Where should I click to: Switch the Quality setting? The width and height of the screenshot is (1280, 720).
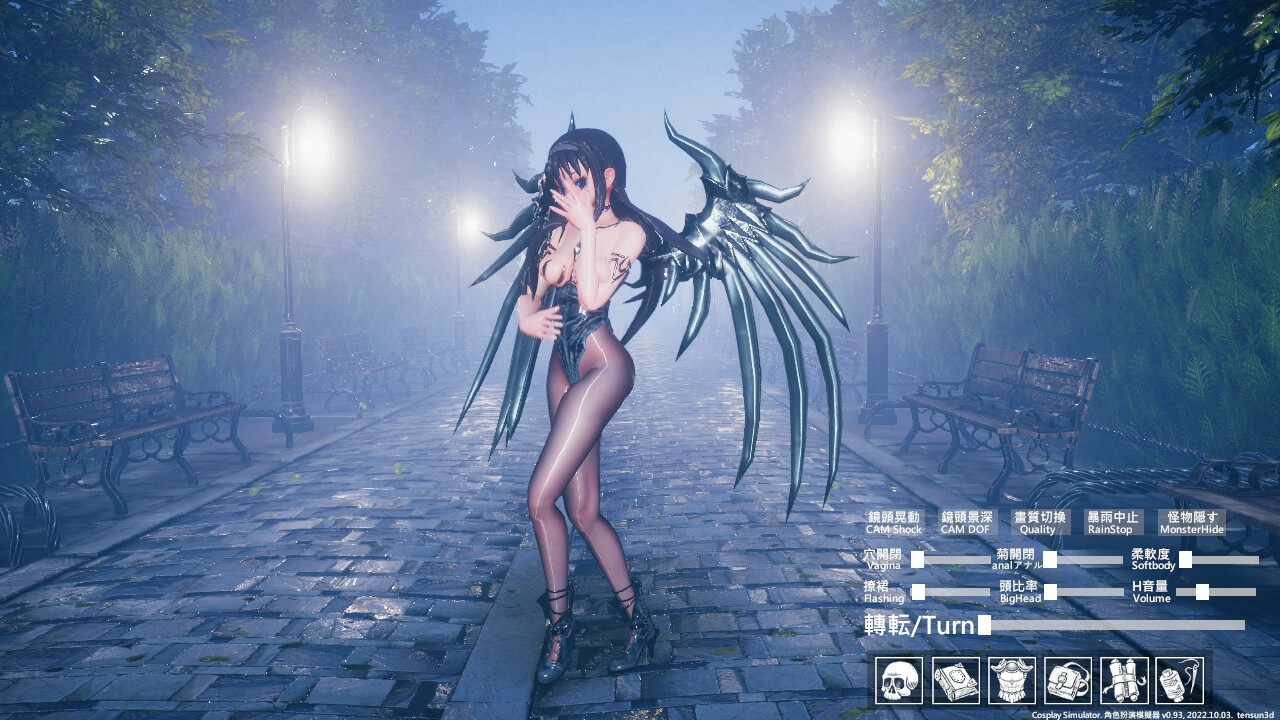pos(1039,522)
